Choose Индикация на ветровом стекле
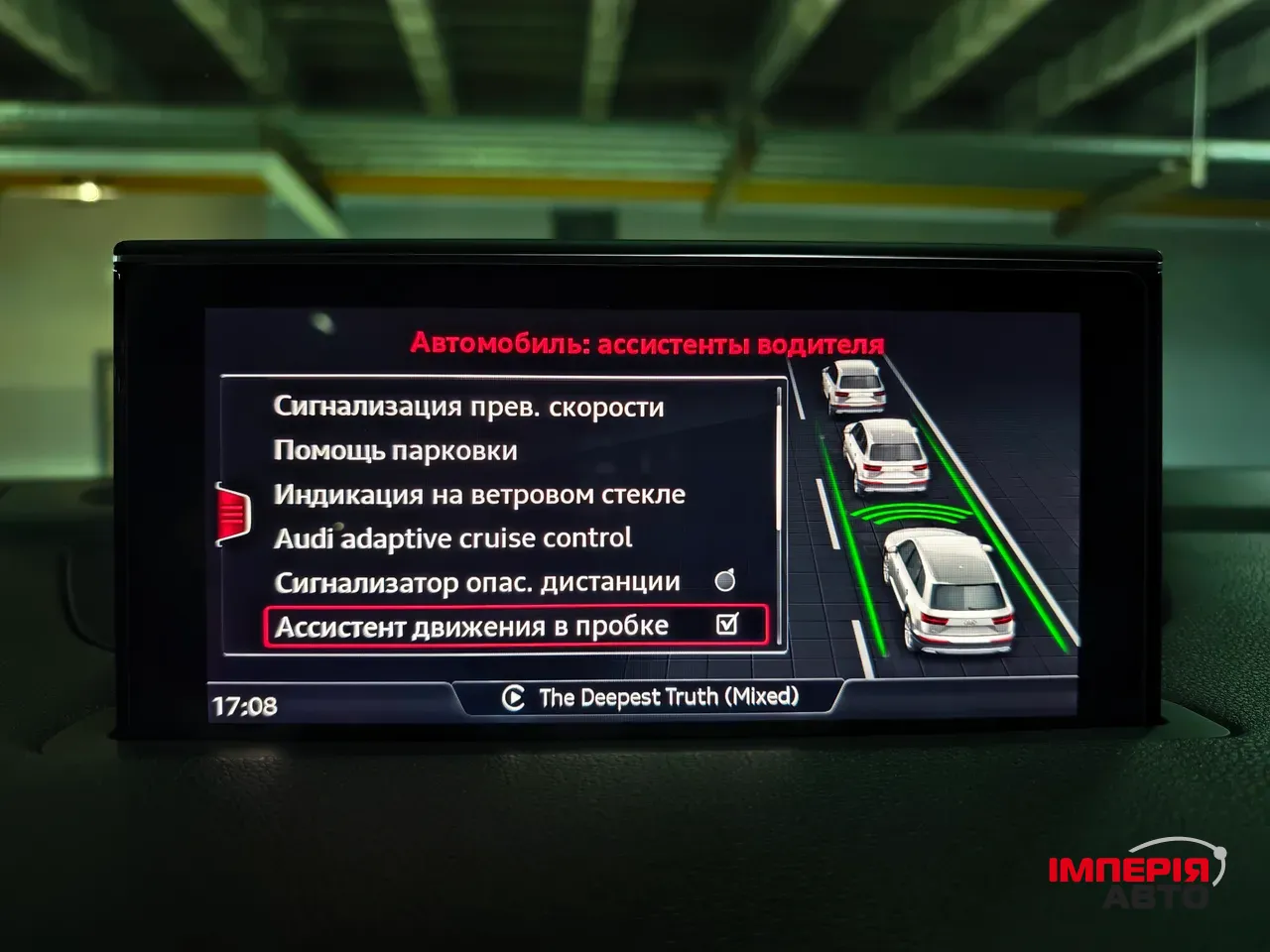Screen dimensions: 1270x952 (479, 495)
